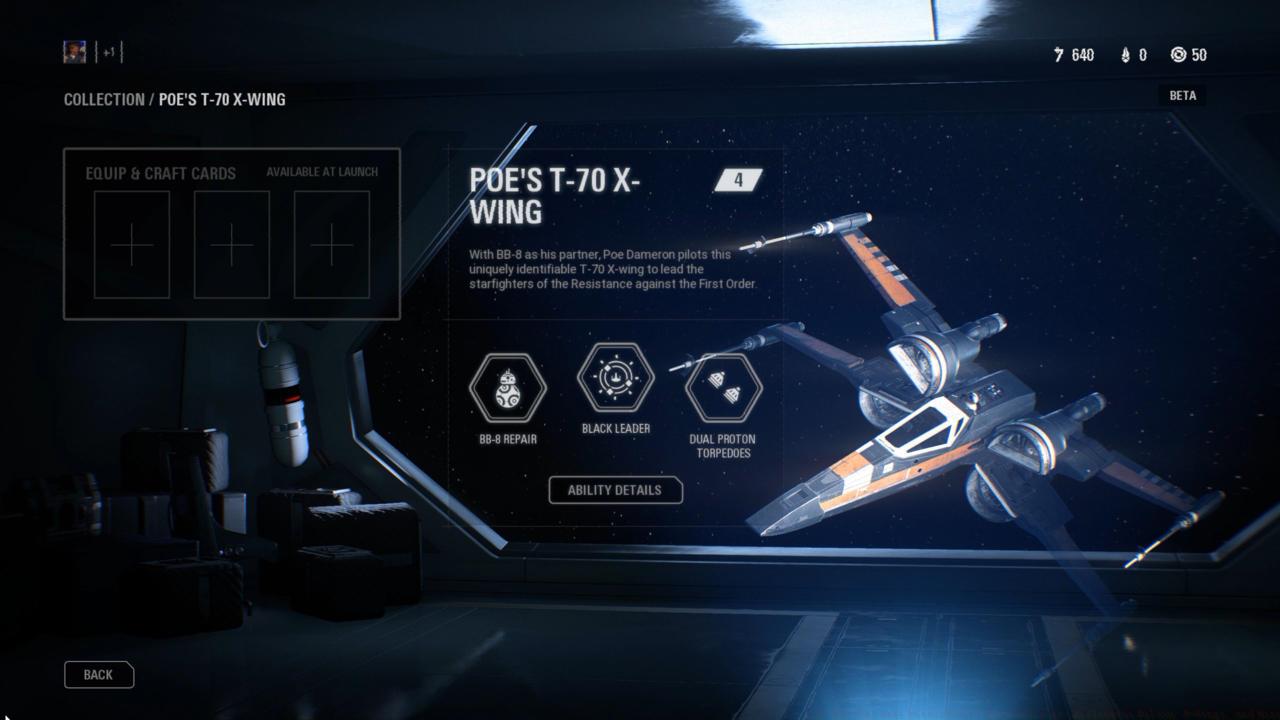Image resolution: width=1280 pixels, height=720 pixels.
Task: Select the Dual Proton Torpedoes ability icon
Action: (722, 390)
